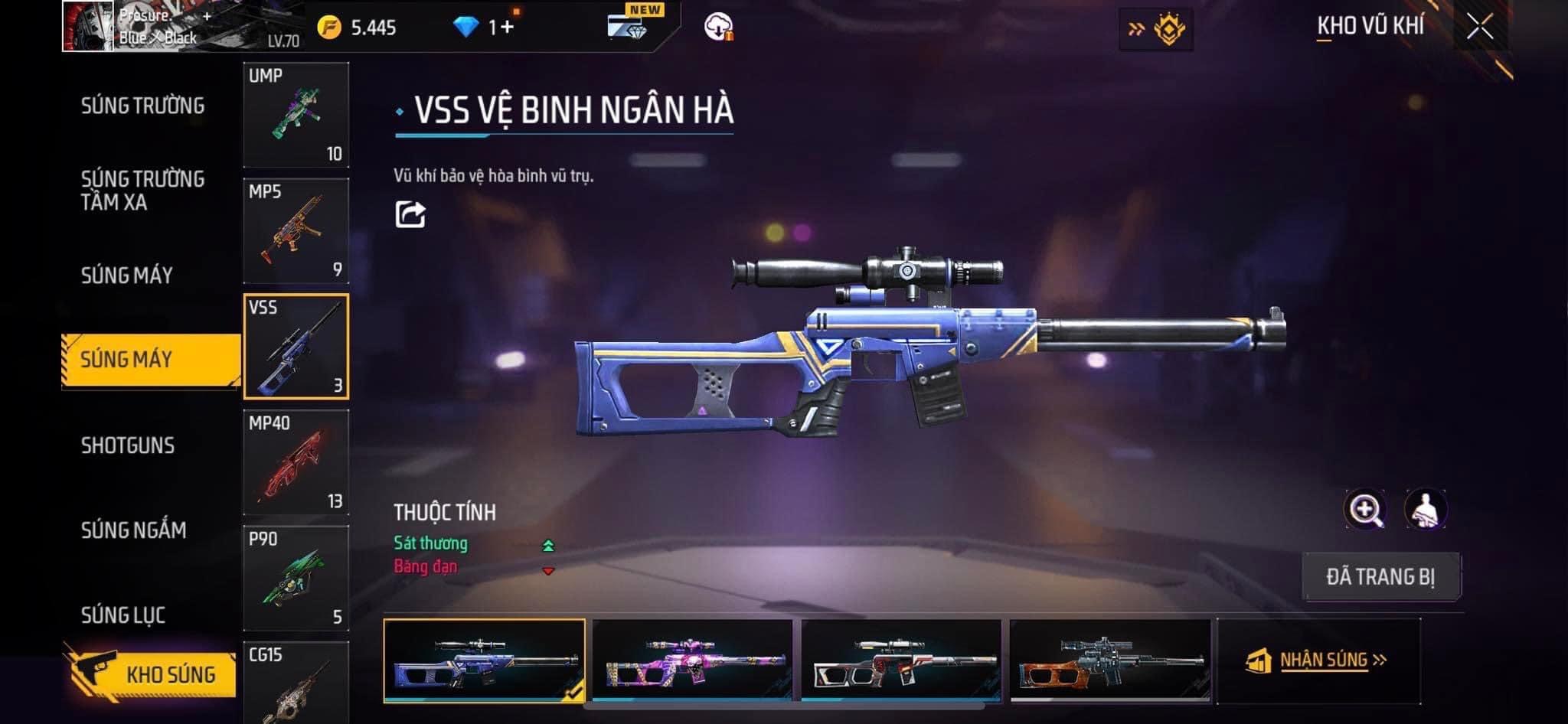The width and height of the screenshot is (1568, 724).
Task: Zoom in with the magnifier icon
Action: coord(1365,510)
